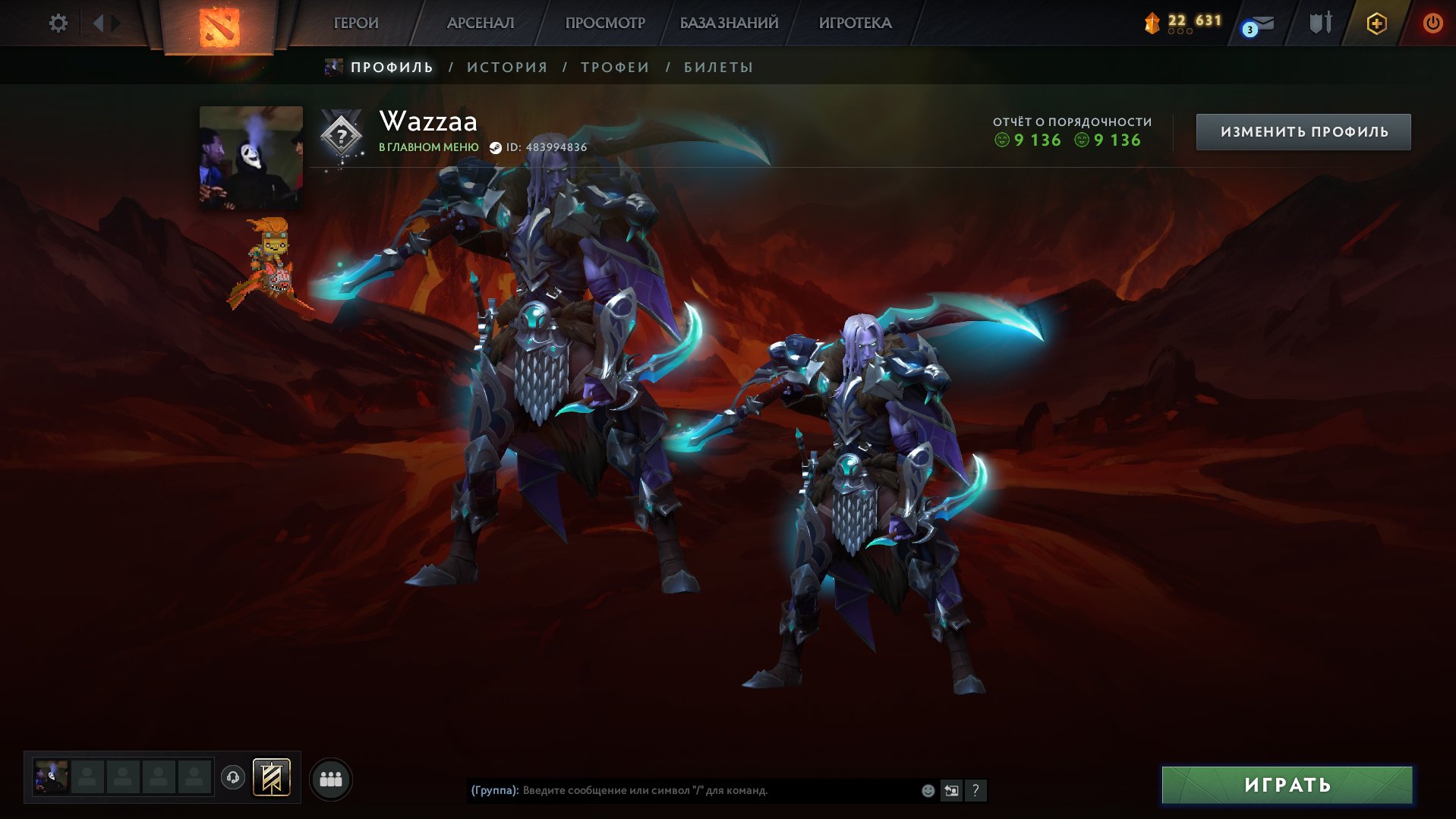The image size is (1456, 819).
Task: Open Dota Plus via the yellow plus icon
Action: coord(1376,23)
